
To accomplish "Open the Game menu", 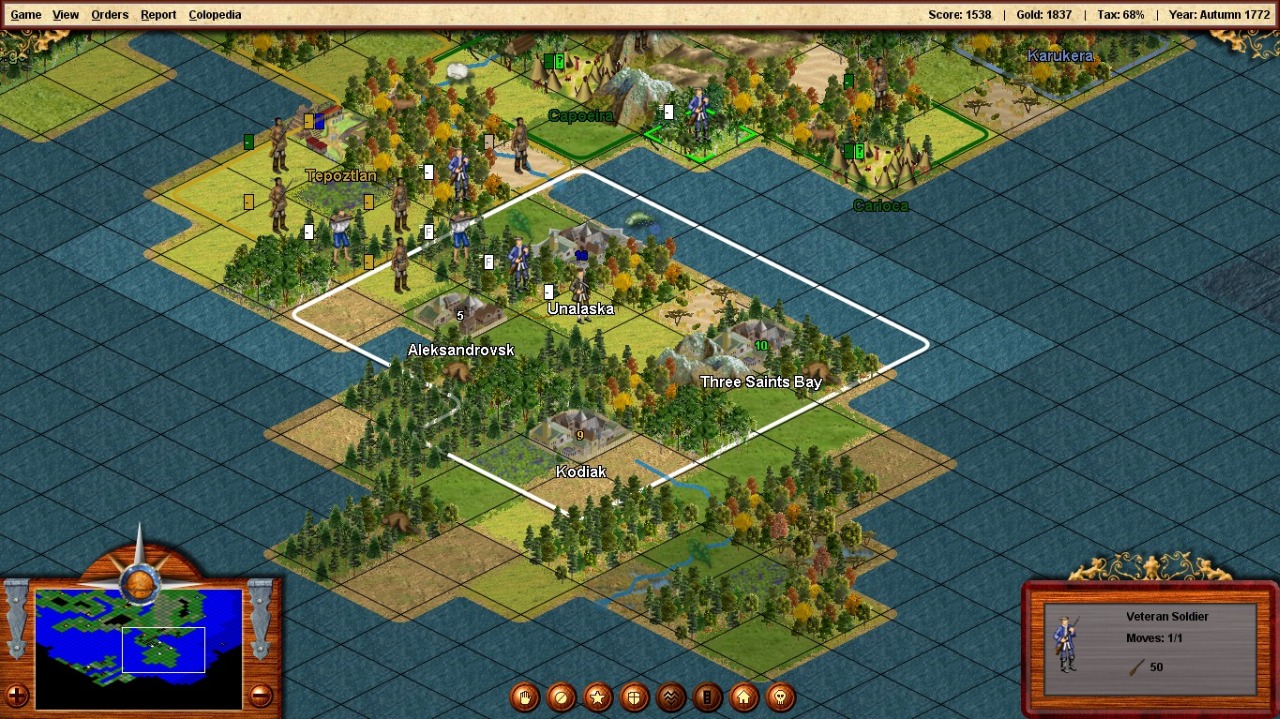I will click(x=26, y=15).
